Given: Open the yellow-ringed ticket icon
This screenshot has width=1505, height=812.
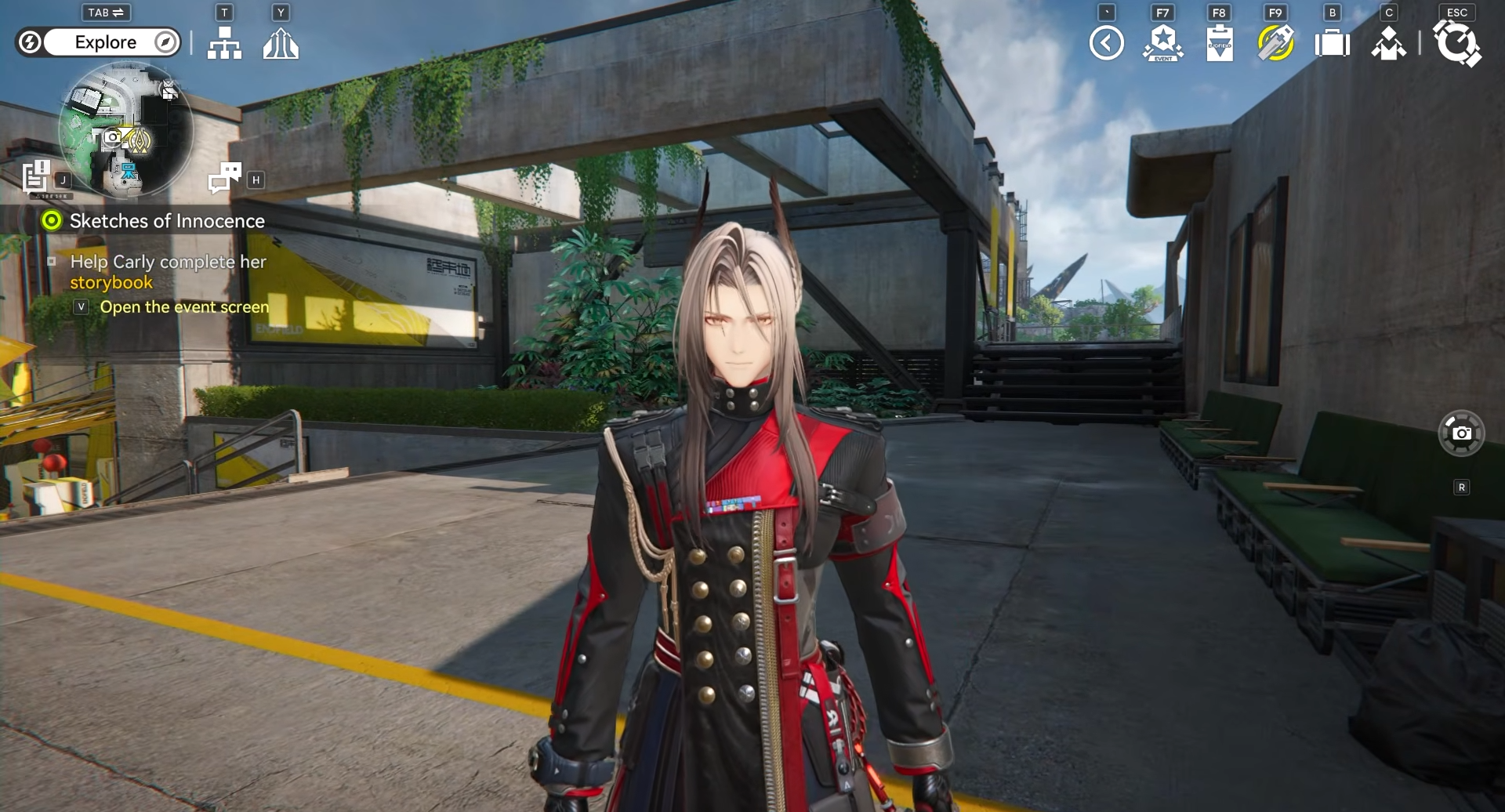Looking at the screenshot, I should 1275,43.
